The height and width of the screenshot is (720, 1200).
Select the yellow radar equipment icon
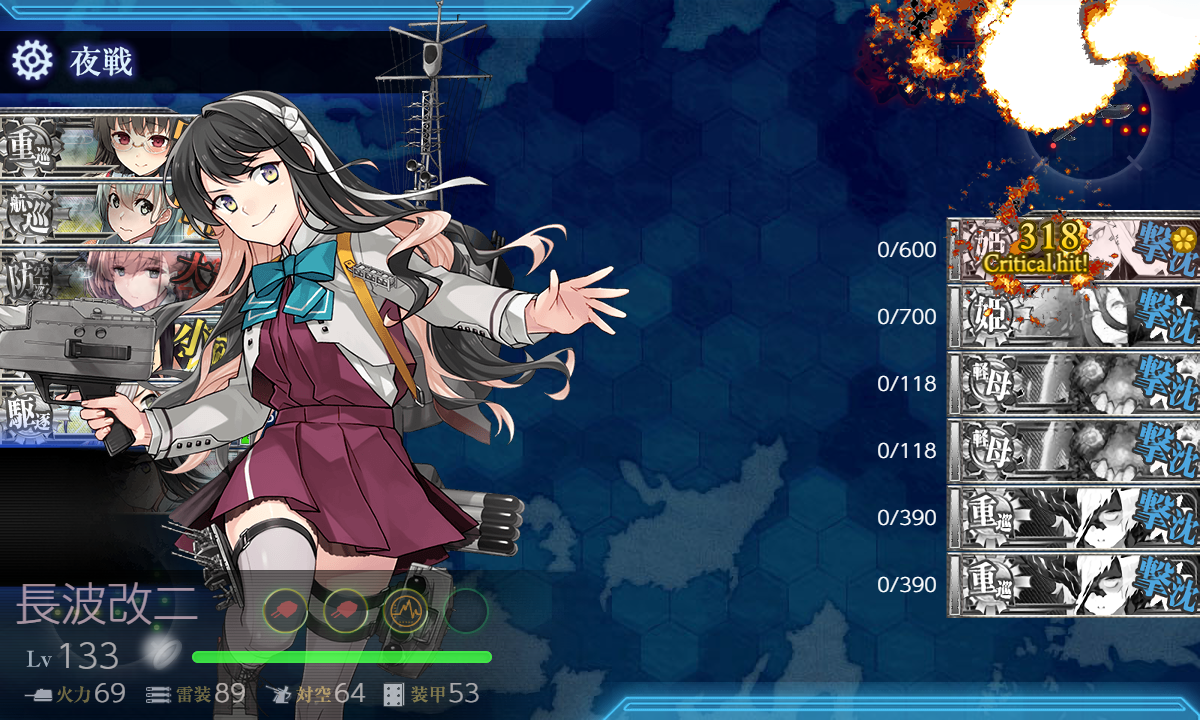click(x=405, y=609)
